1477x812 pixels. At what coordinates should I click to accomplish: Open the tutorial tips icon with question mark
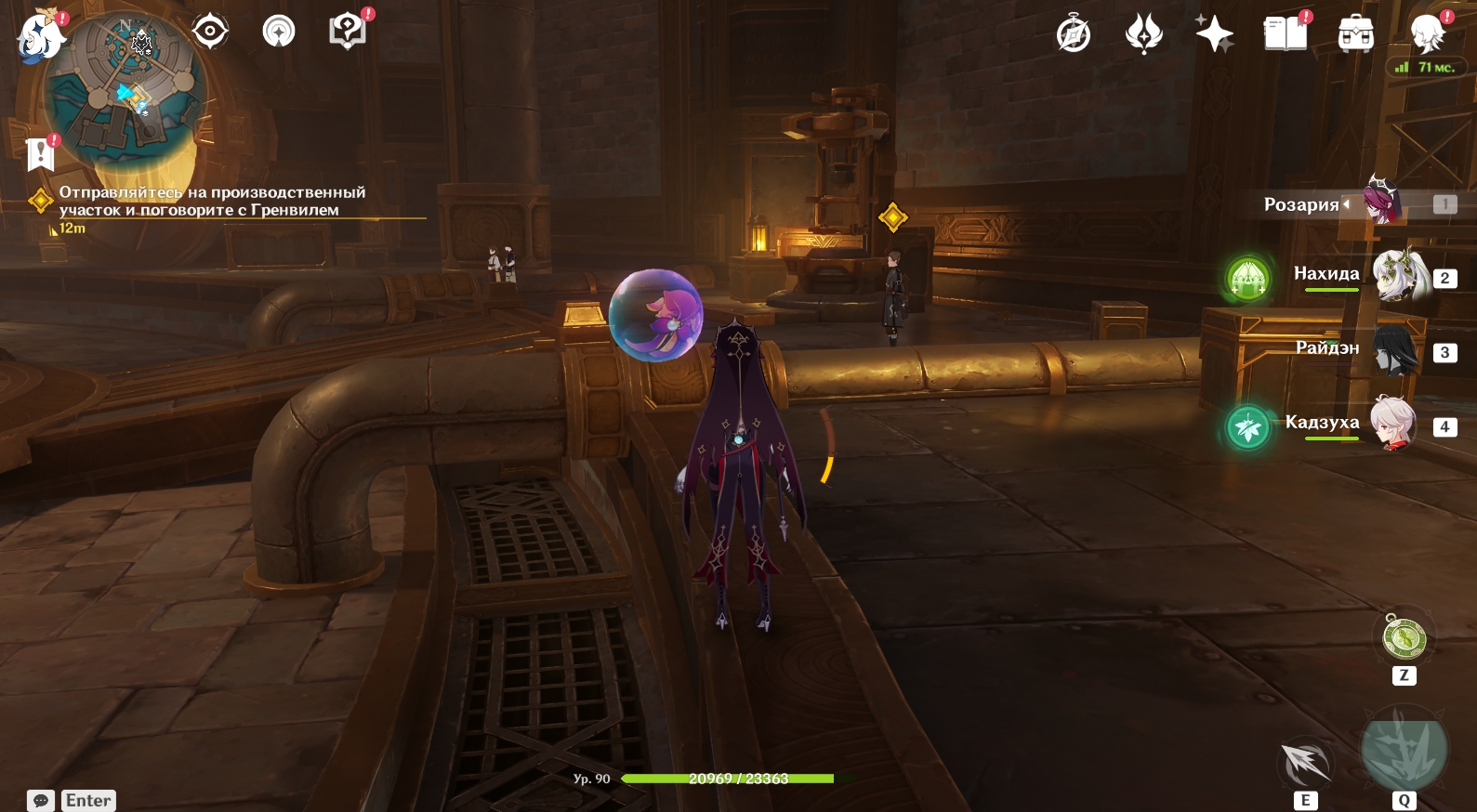click(x=348, y=33)
